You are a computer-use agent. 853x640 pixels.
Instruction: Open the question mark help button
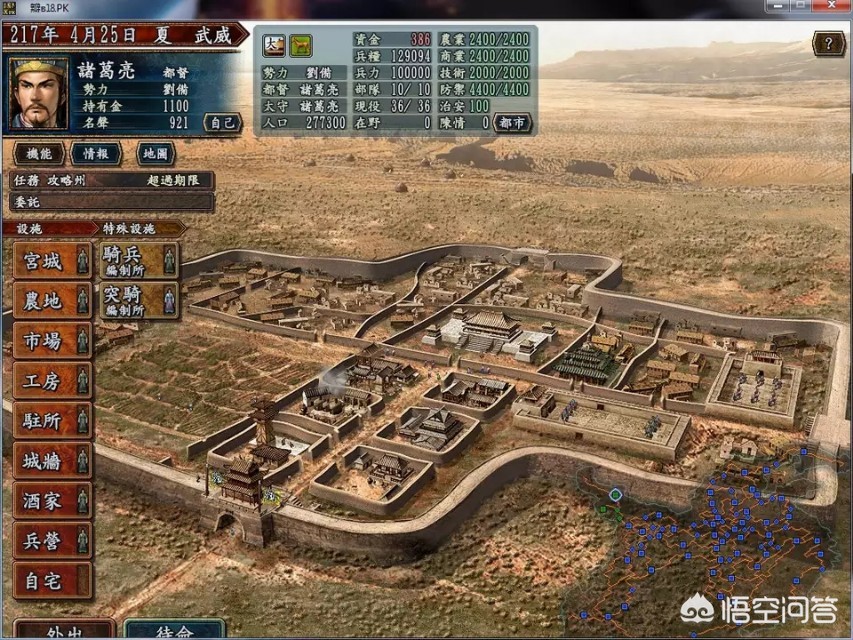click(828, 43)
